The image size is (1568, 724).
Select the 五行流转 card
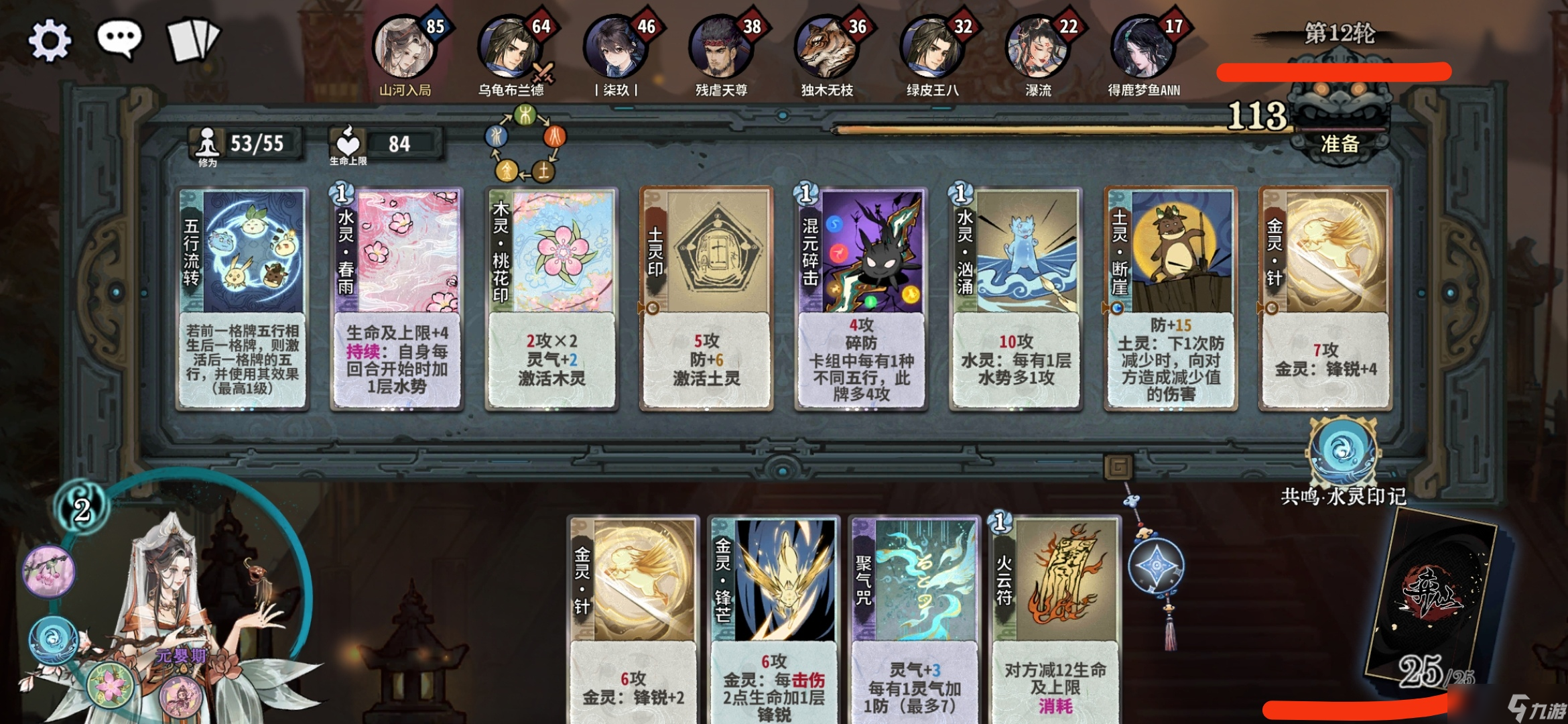click(243, 298)
